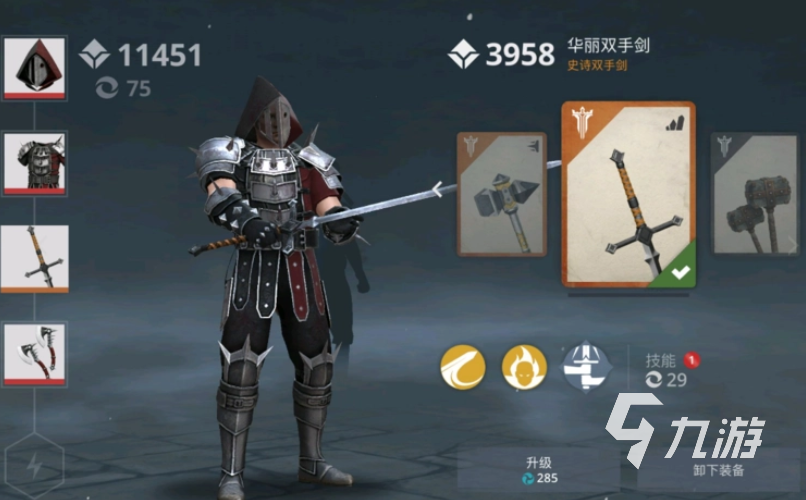This screenshot has height=500, width=806.
Task: Unequip the weapon using 卸下装备
Action: point(715,469)
